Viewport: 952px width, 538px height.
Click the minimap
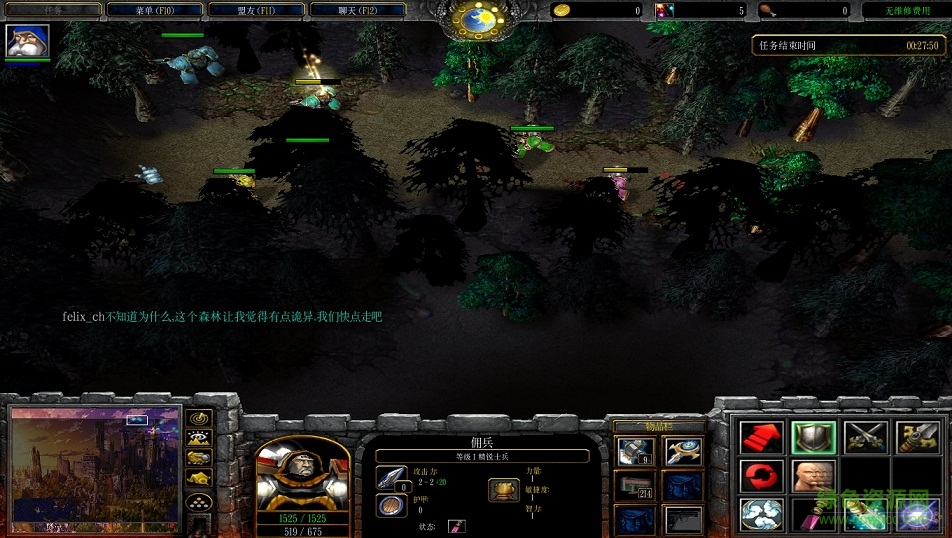tap(95, 464)
